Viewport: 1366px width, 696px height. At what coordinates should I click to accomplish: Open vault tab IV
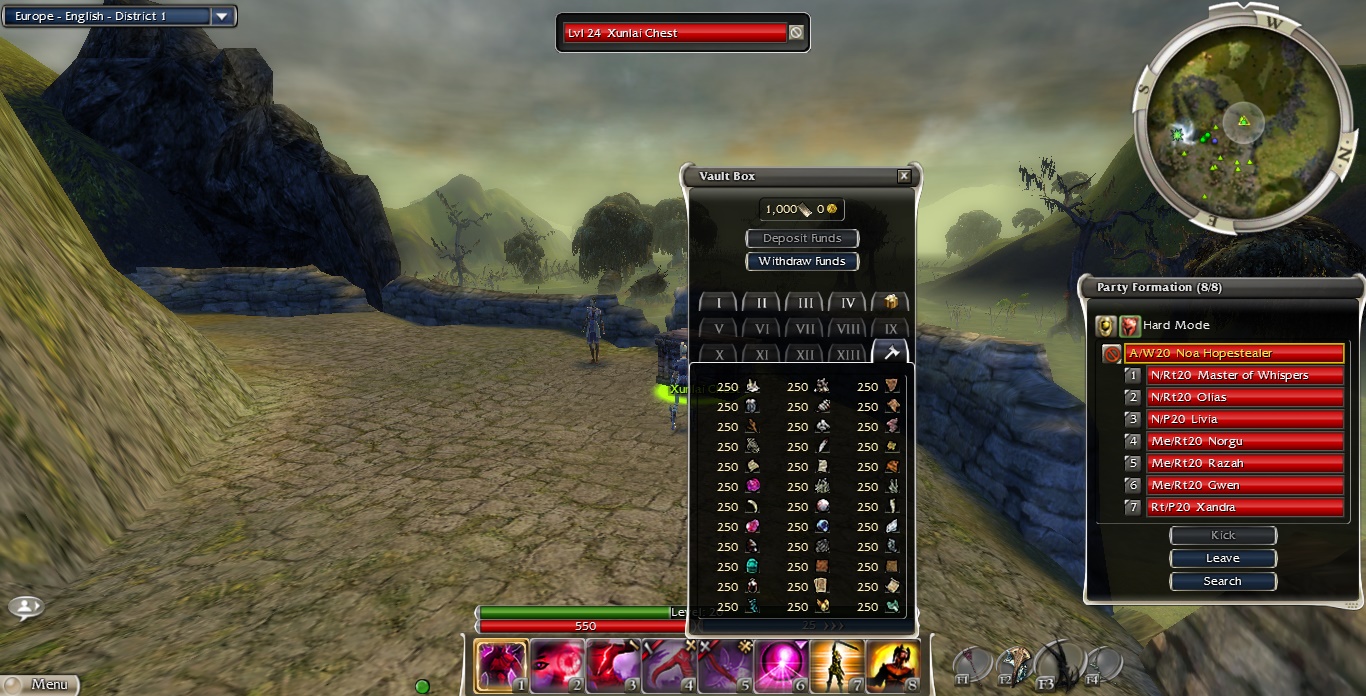(x=847, y=303)
